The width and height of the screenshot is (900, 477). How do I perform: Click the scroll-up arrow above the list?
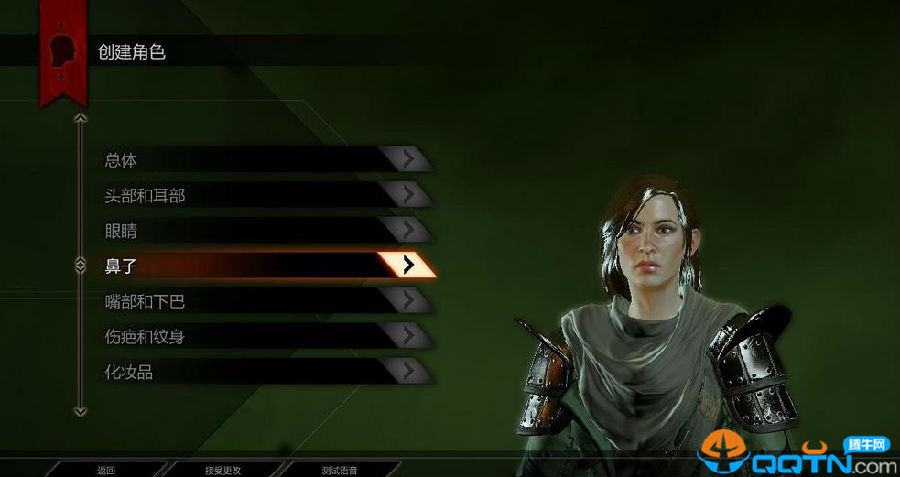tap(81, 118)
